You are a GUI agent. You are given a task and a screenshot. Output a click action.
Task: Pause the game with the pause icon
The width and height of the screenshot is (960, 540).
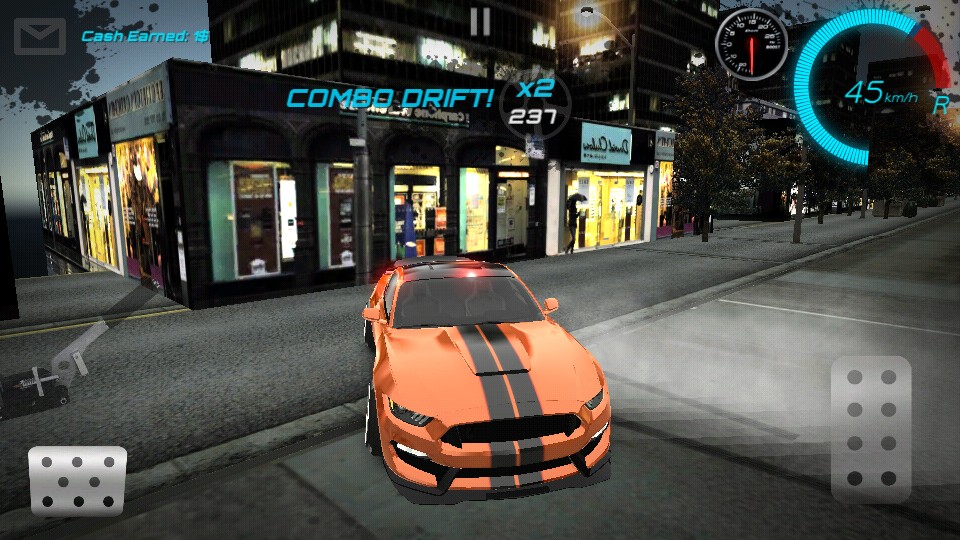(480, 22)
